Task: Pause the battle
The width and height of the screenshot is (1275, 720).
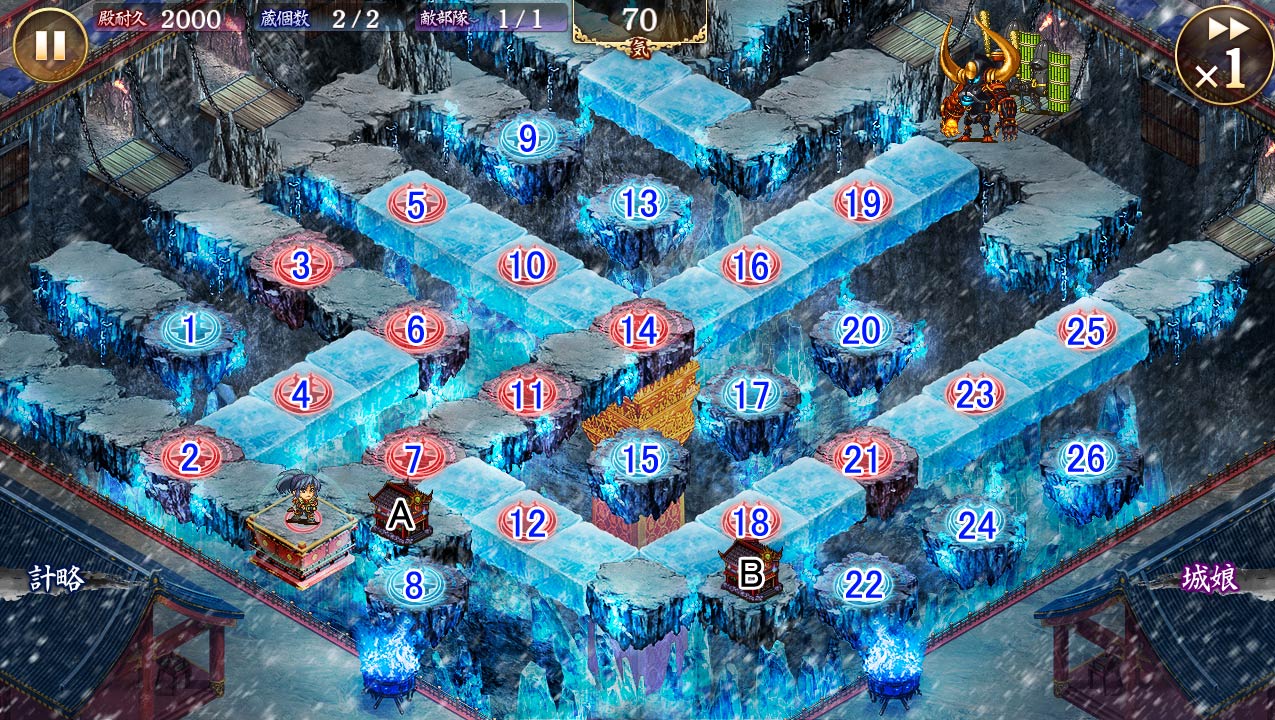Action: coord(50,45)
